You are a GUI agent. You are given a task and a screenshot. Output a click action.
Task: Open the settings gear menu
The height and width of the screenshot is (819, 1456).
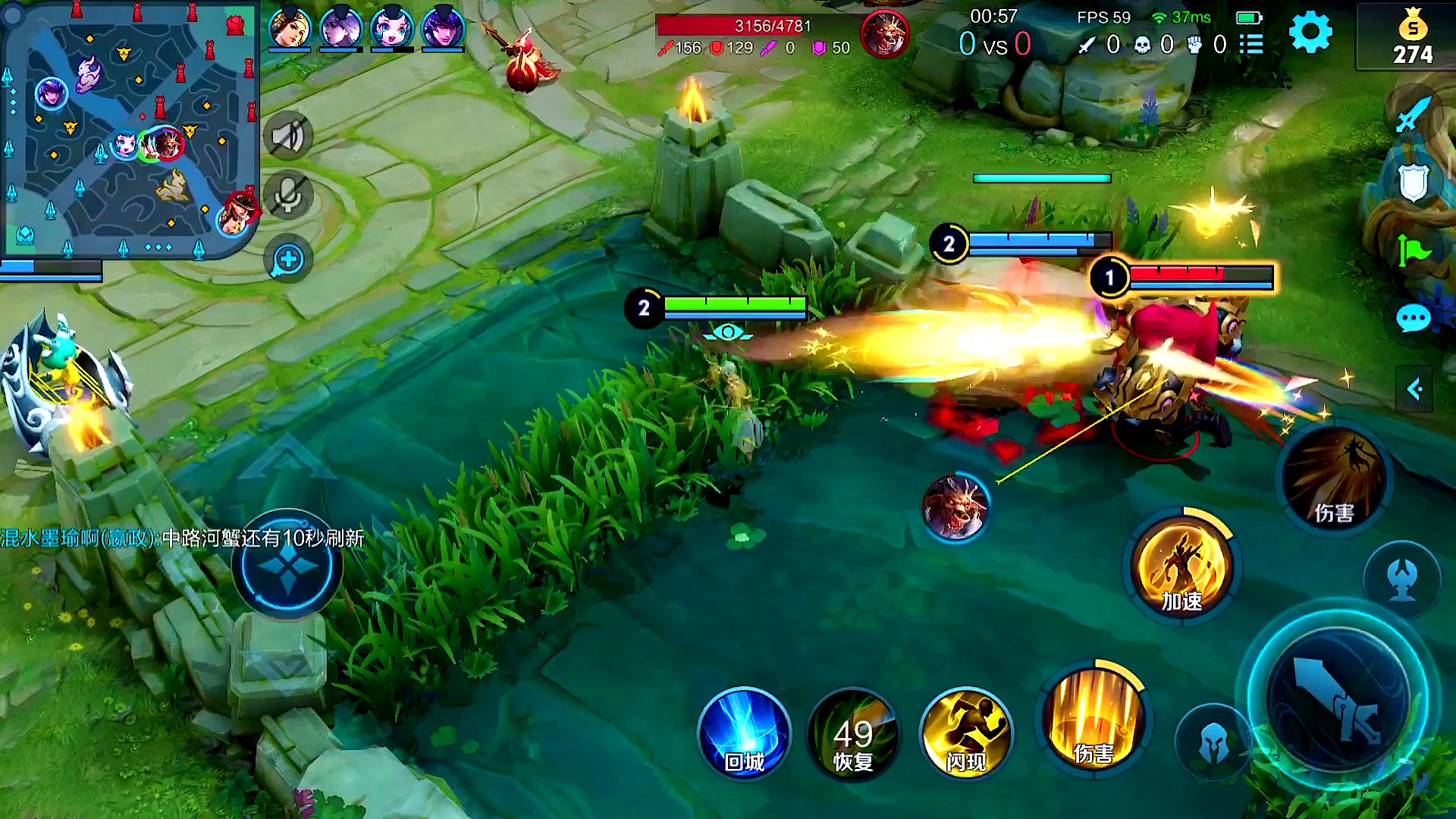tap(1310, 32)
